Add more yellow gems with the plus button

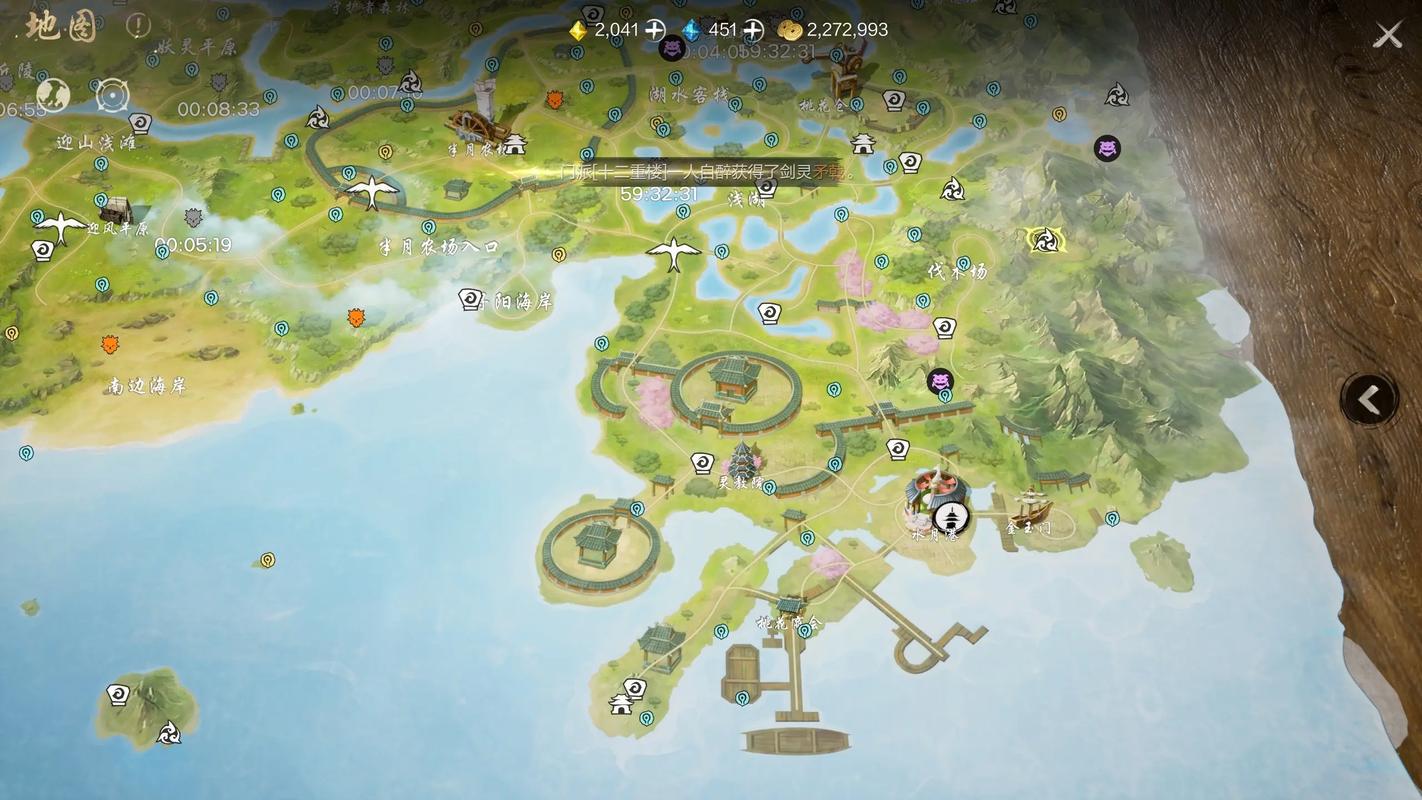point(654,30)
